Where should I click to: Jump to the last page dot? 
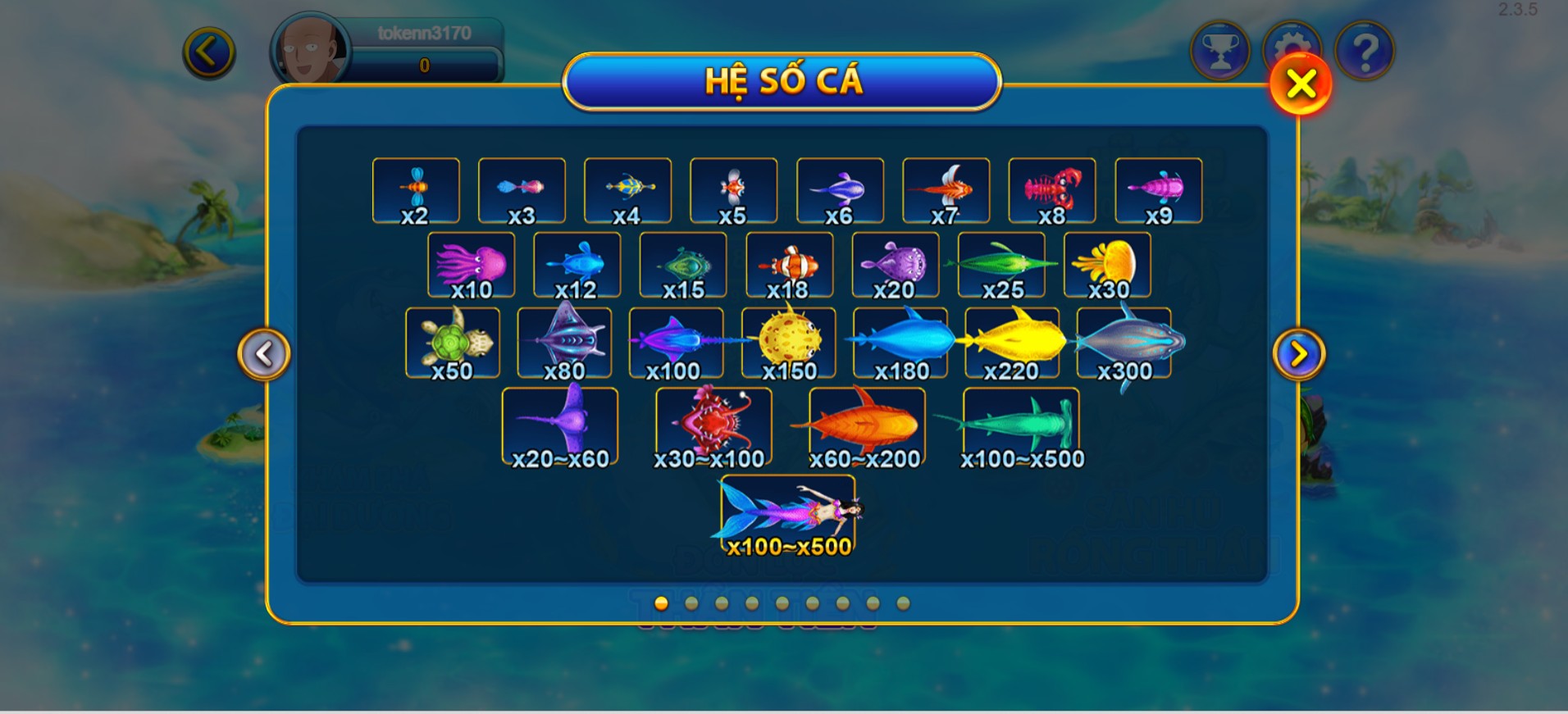pyautogui.click(x=903, y=603)
